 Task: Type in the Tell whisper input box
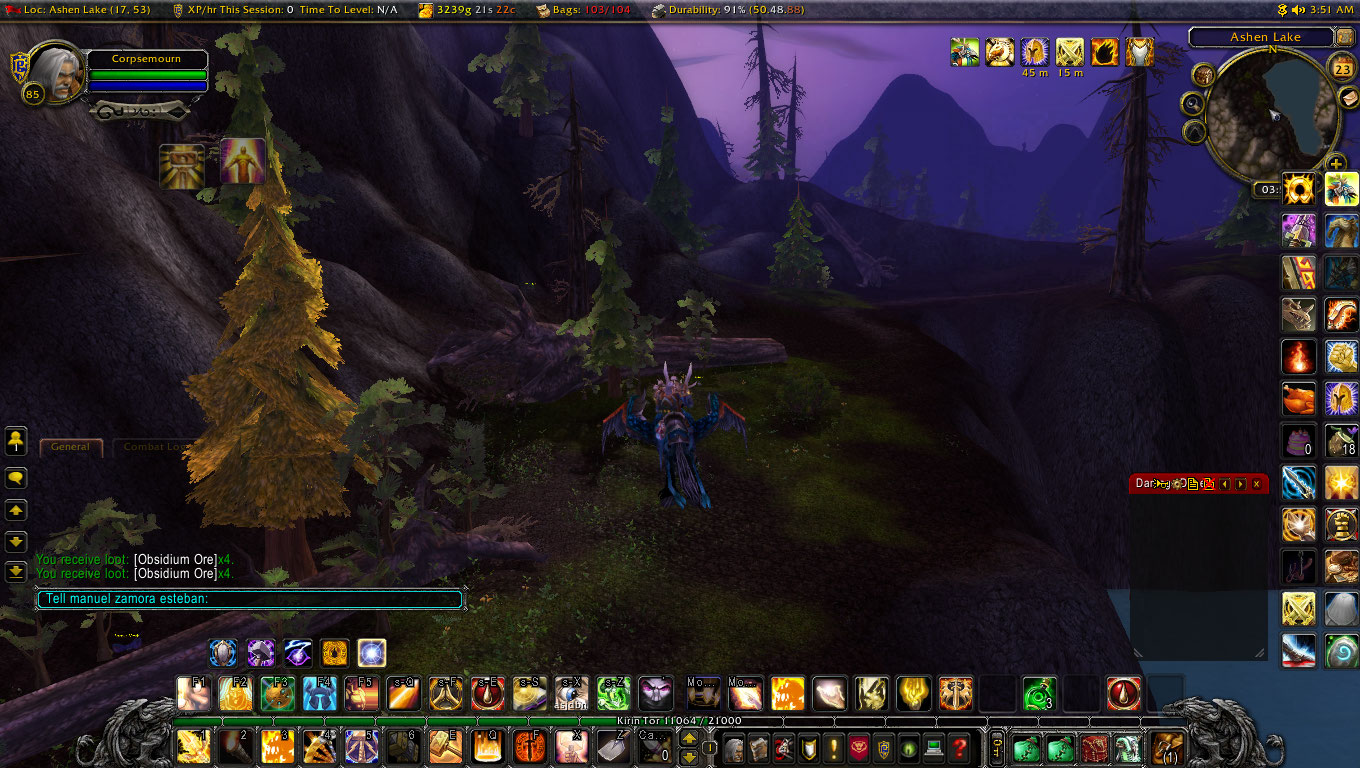(250, 599)
